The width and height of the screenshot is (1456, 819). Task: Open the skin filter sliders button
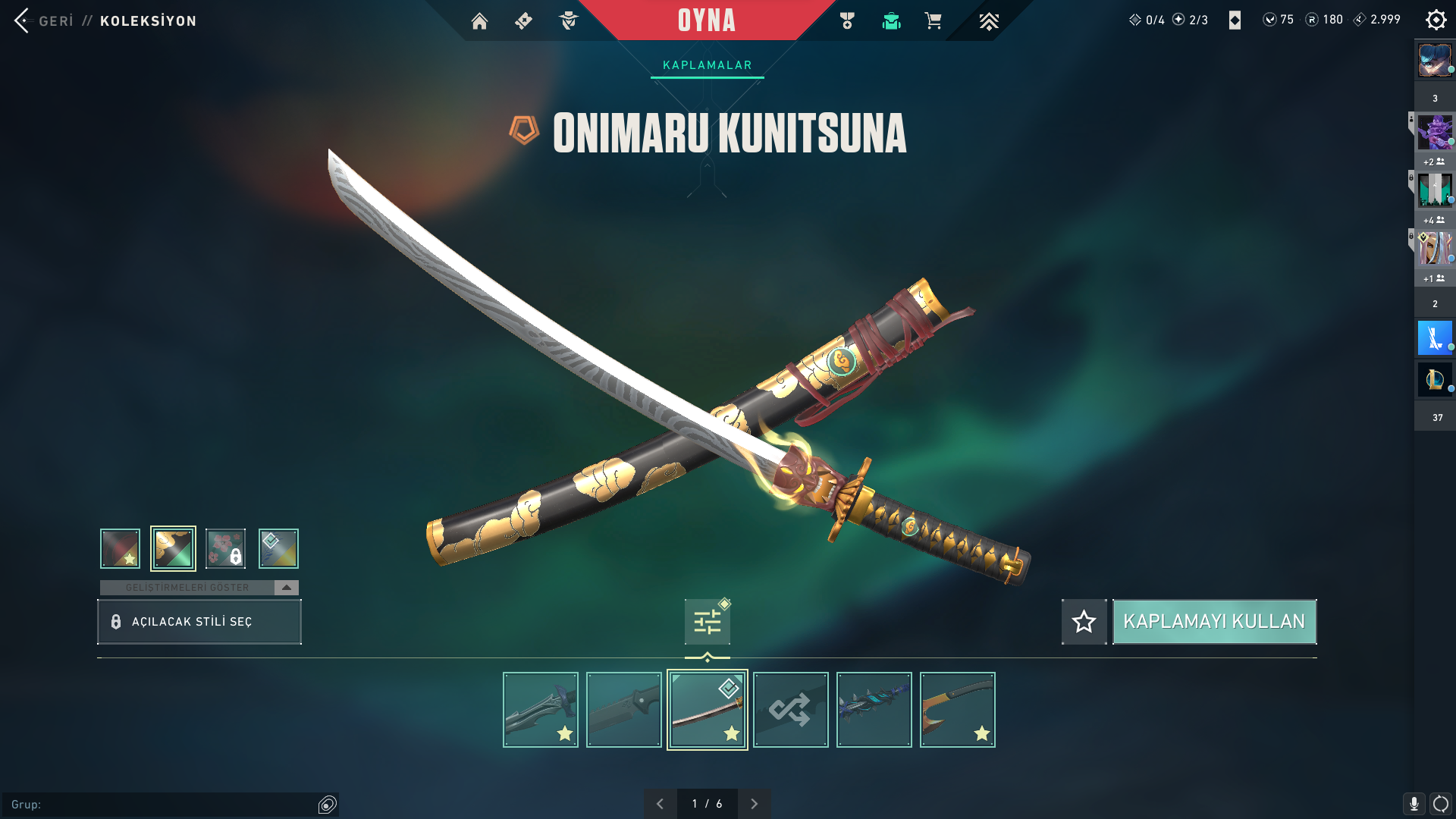tap(707, 622)
